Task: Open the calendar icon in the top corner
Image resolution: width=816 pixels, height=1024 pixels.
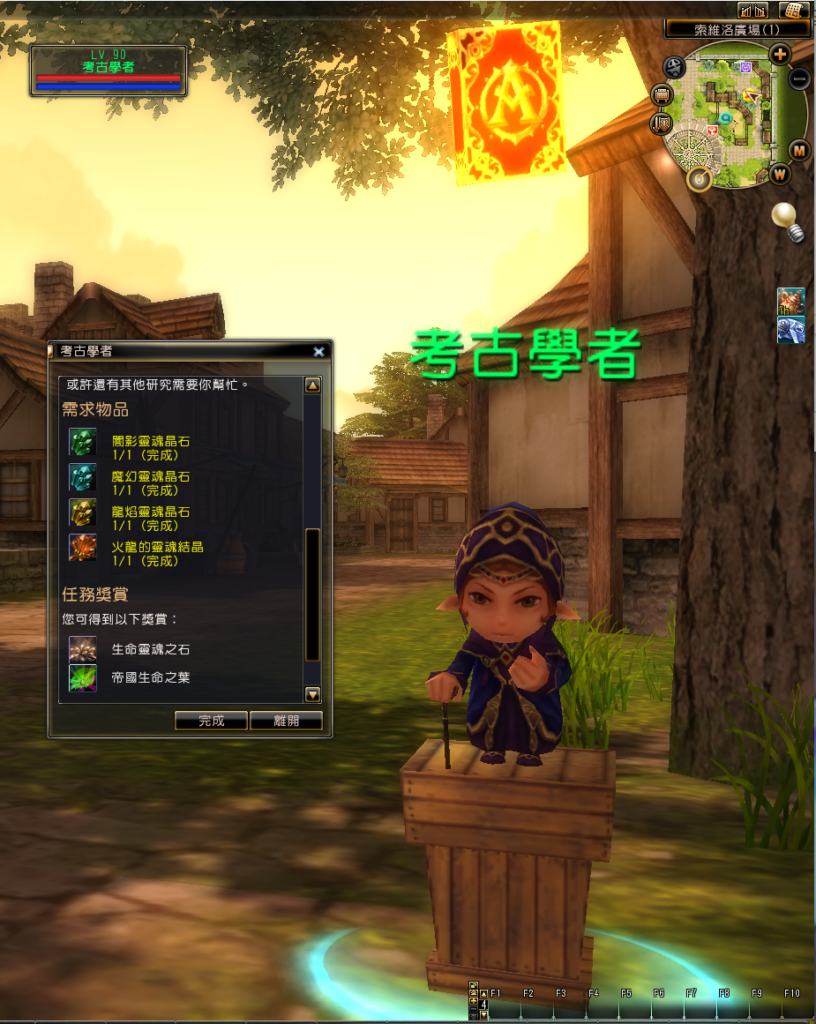Action: click(x=794, y=10)
